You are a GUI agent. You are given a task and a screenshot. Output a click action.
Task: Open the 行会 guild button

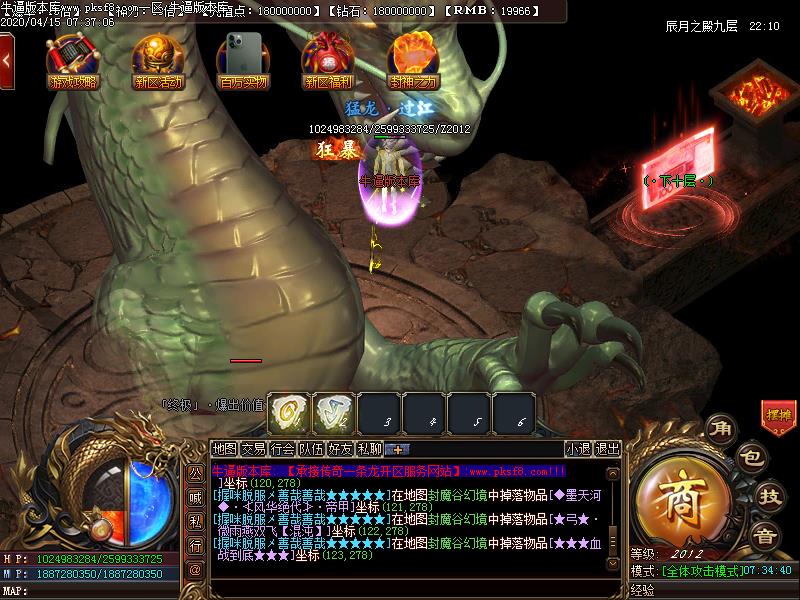283,449
